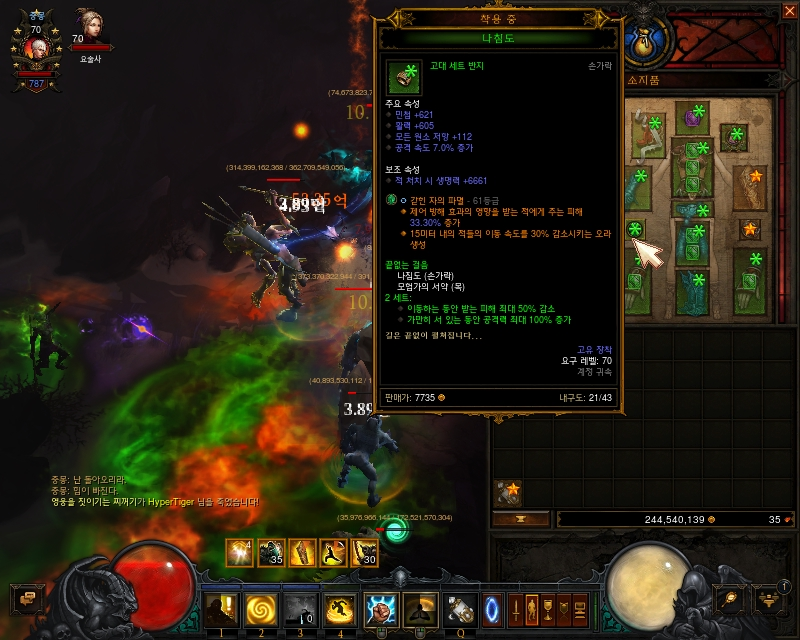Use the blue-glow fist skill
The image size is (800, 640).
tap(380, 606)
